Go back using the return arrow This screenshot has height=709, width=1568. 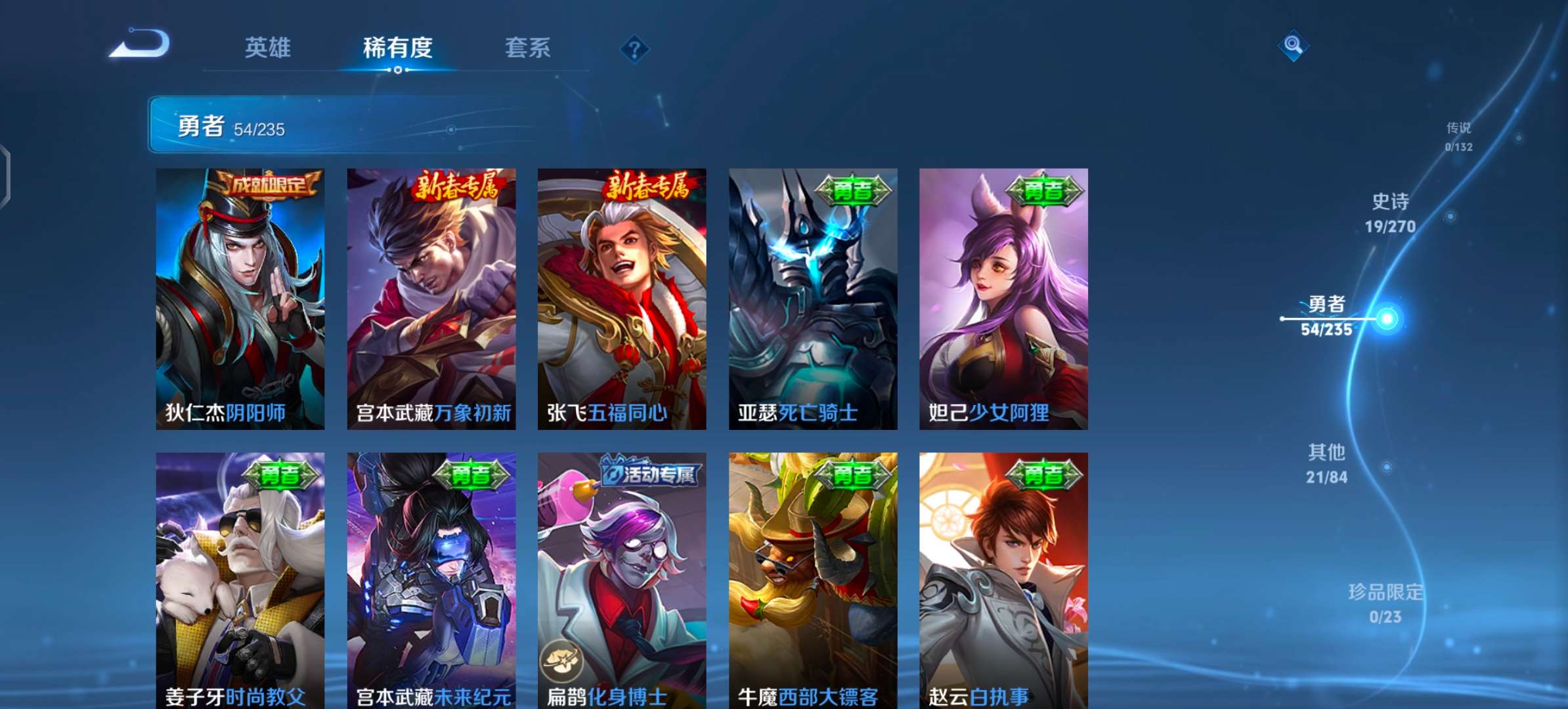coord(140,45)
